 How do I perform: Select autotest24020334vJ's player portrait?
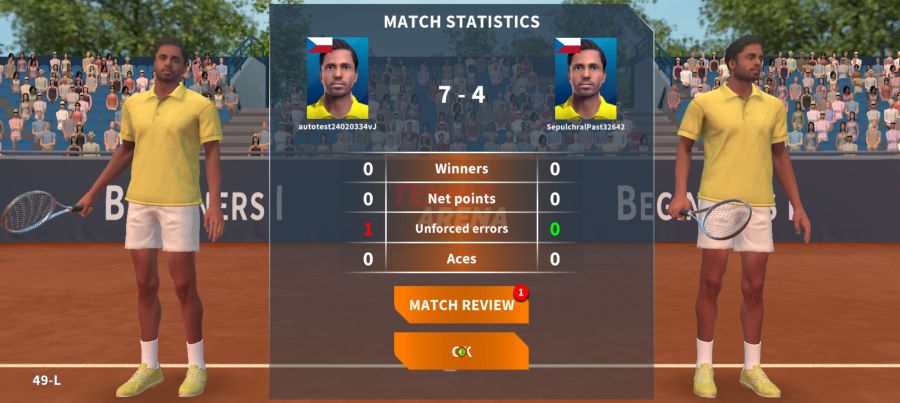pos(337,79)
